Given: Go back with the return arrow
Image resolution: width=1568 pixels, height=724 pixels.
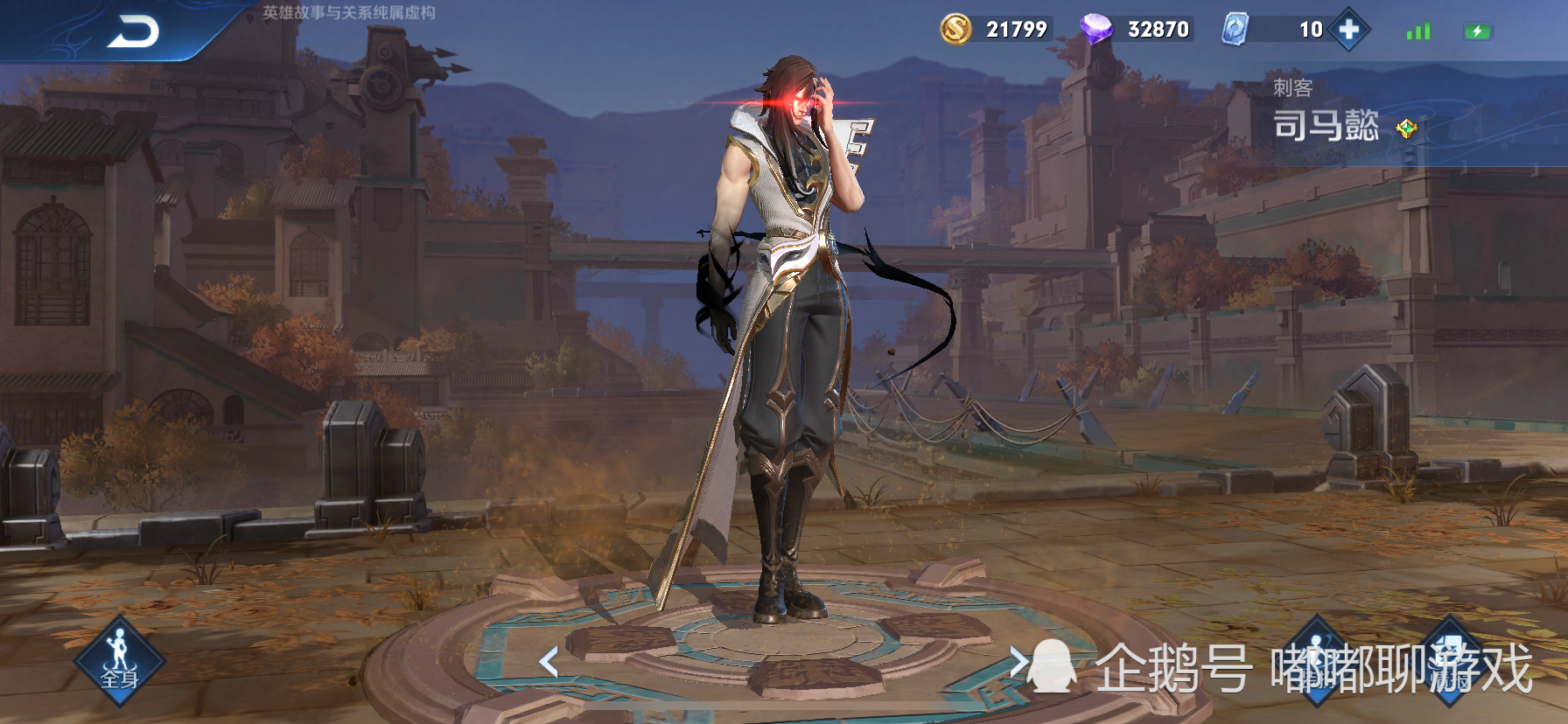Looking at the screenshot, I should click(133, 32).
